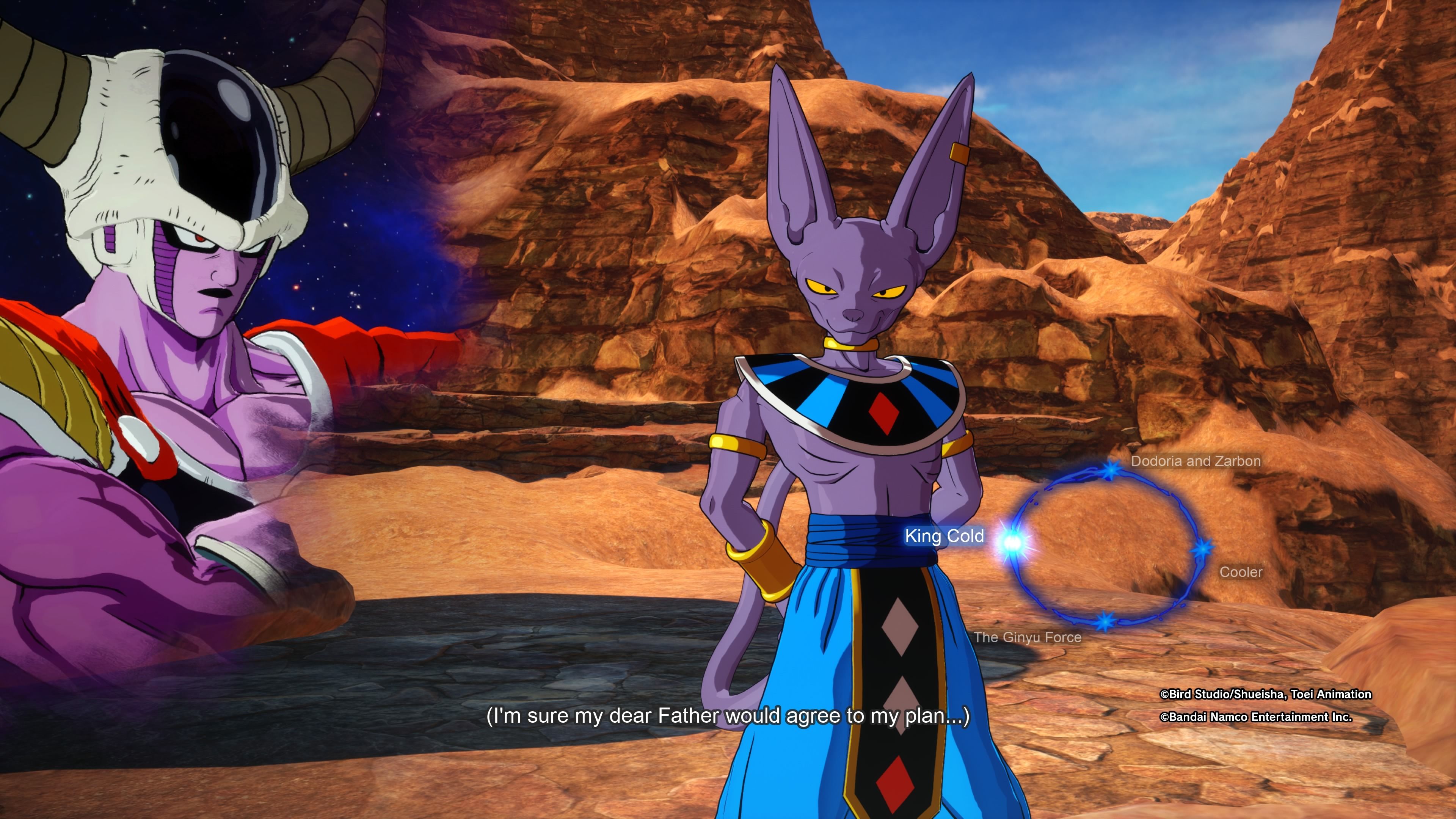Select the Dodoria and Zarbon choice
The width and height of the screenshot is (1456, 819).
1196,461
